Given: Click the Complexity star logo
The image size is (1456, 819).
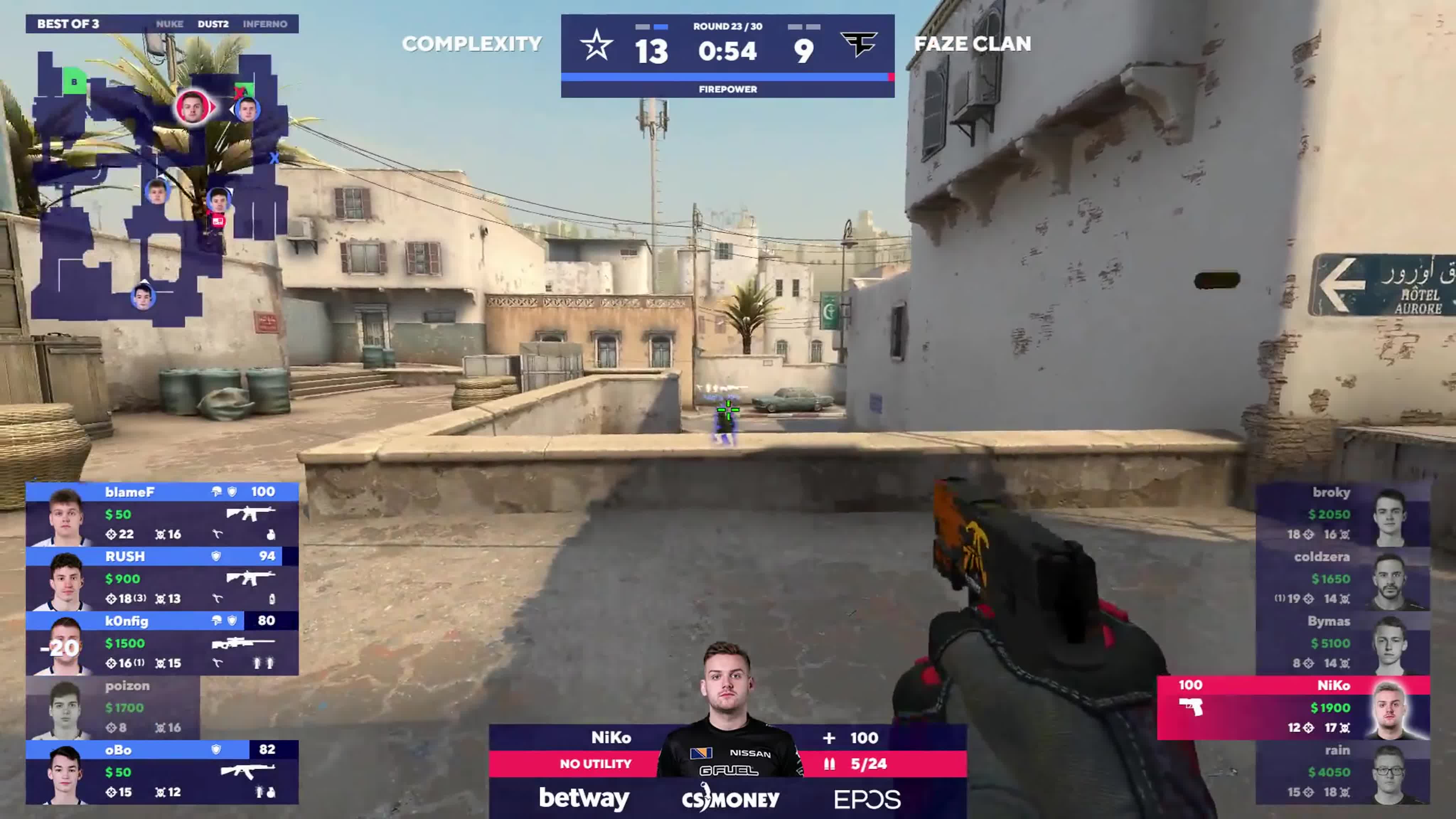Looking at the screenshot, I should click(597, 46).
